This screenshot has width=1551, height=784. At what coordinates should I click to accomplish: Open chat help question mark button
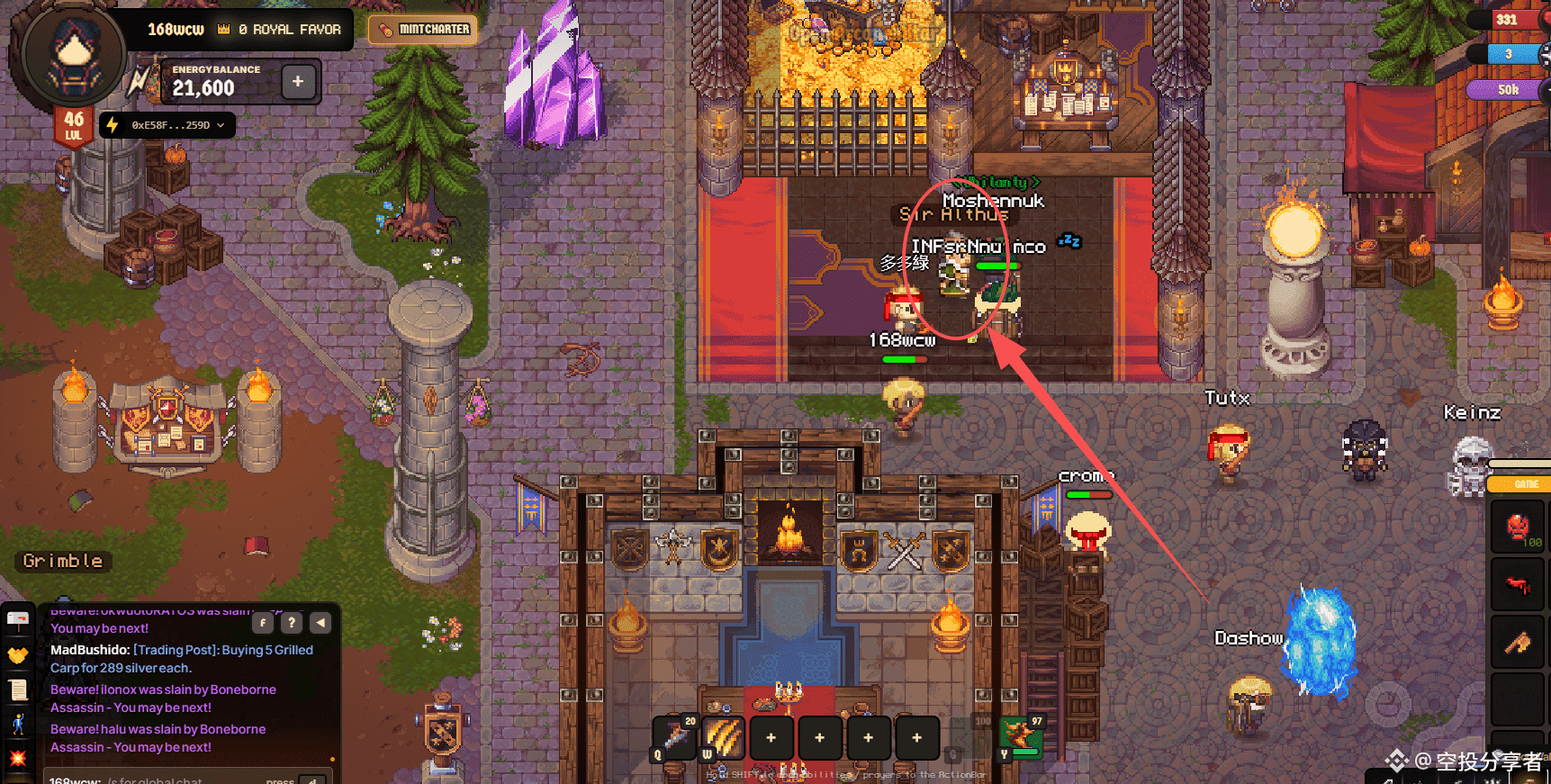(x=292, y=622)
